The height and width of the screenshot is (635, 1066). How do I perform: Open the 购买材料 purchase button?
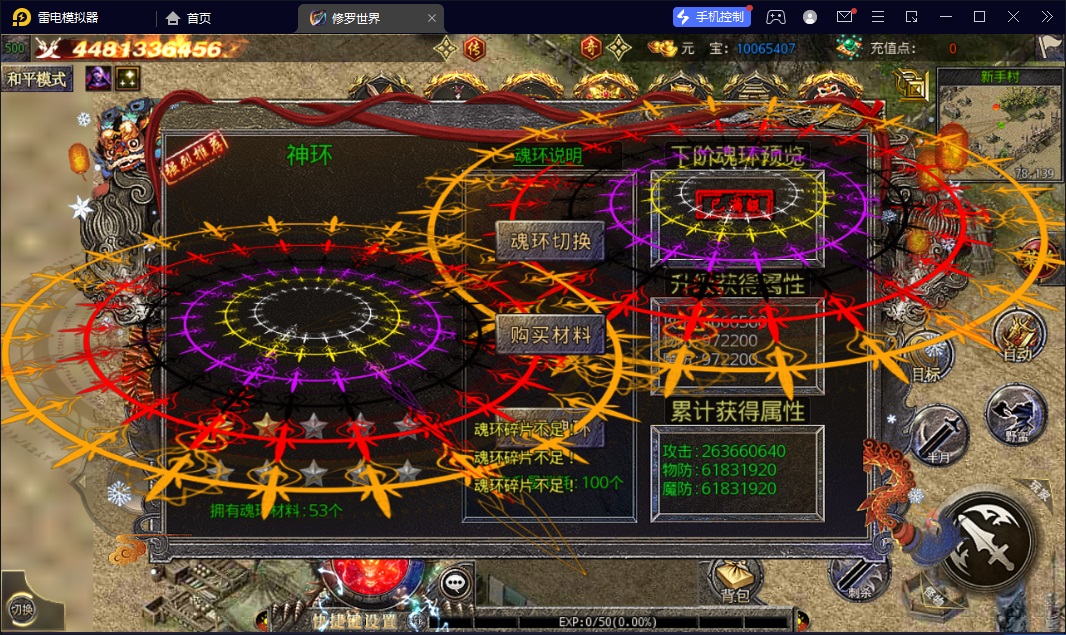coord(550,336)
